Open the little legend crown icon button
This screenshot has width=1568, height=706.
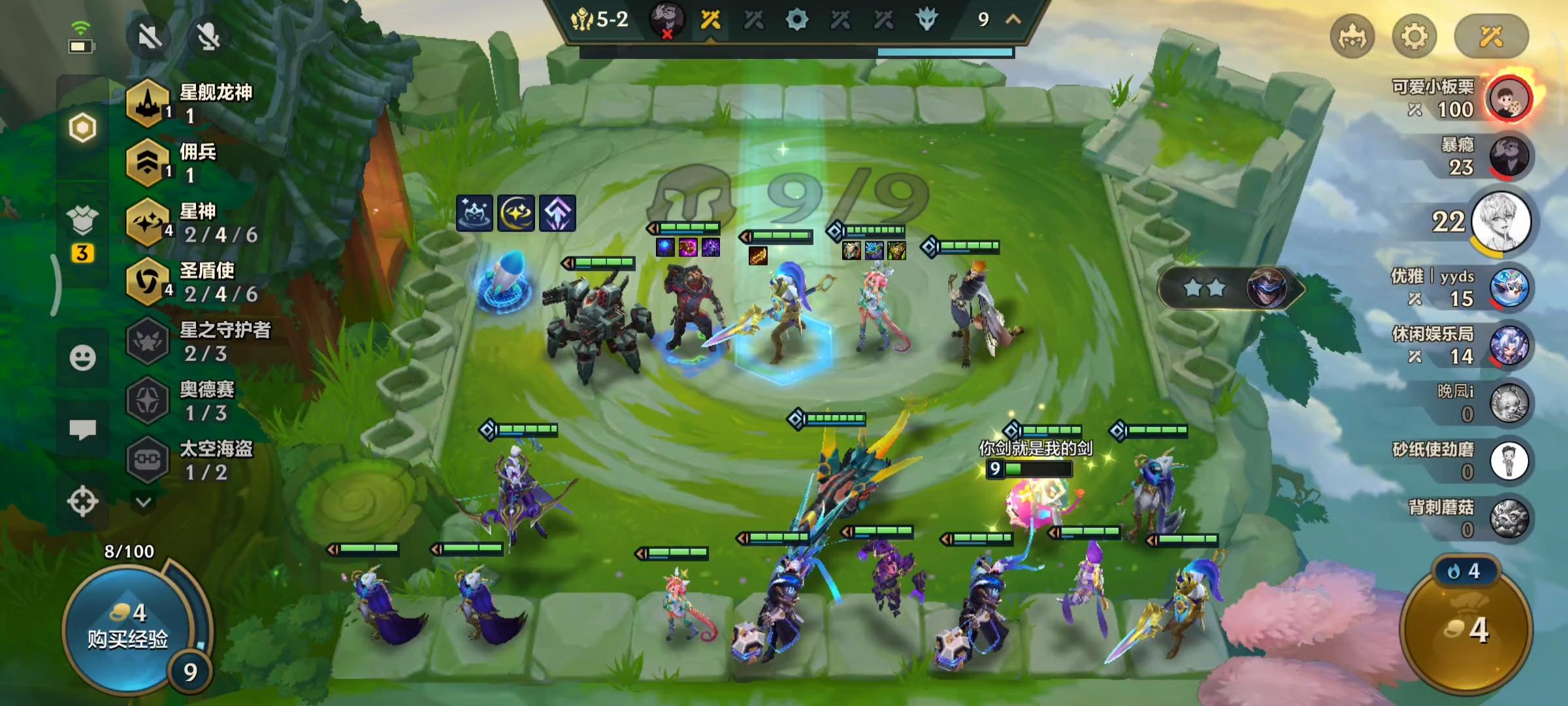(x=1352, y=37)
